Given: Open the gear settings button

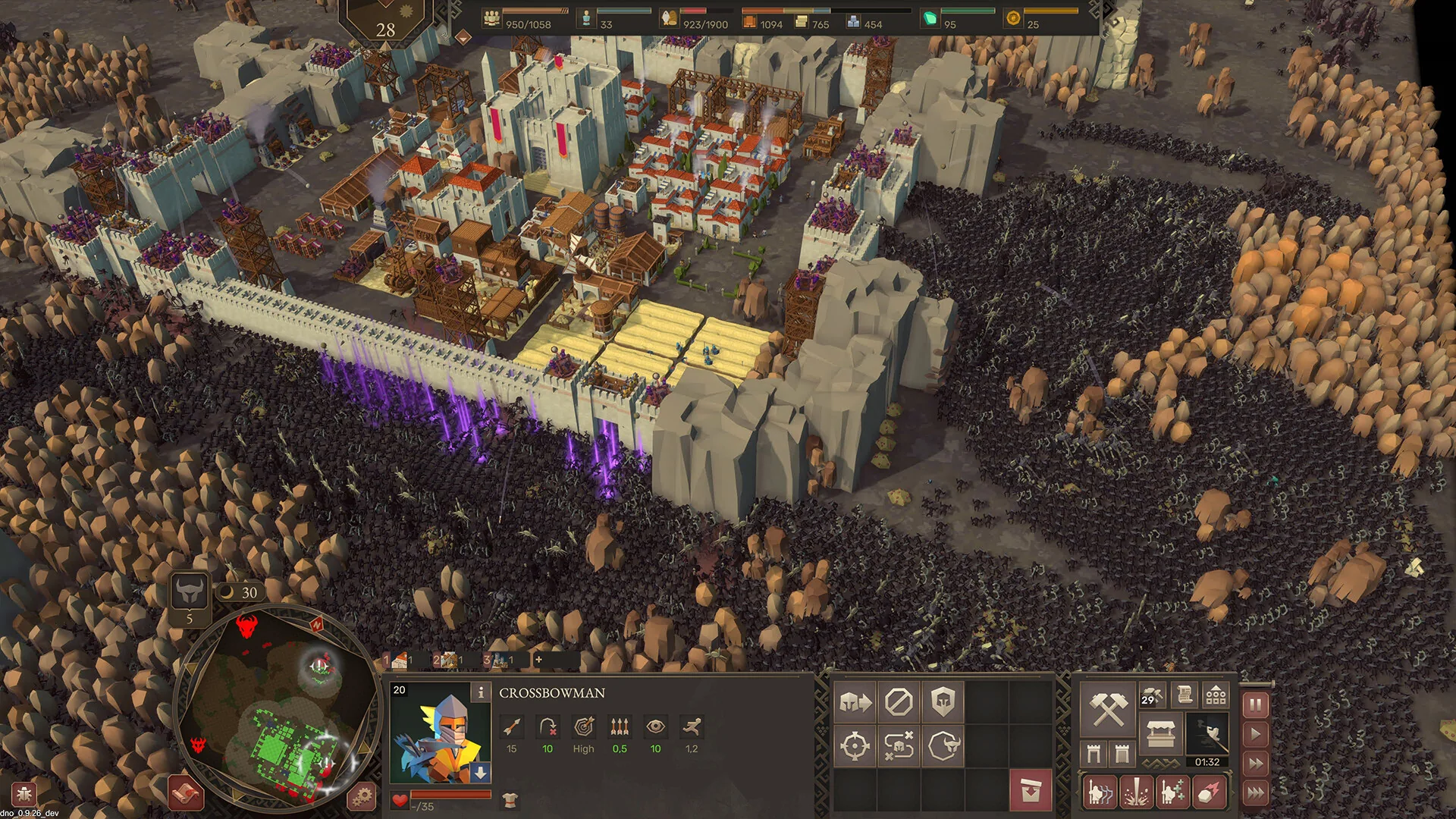Looking at the screenshot, I should (x=362, y=796).
